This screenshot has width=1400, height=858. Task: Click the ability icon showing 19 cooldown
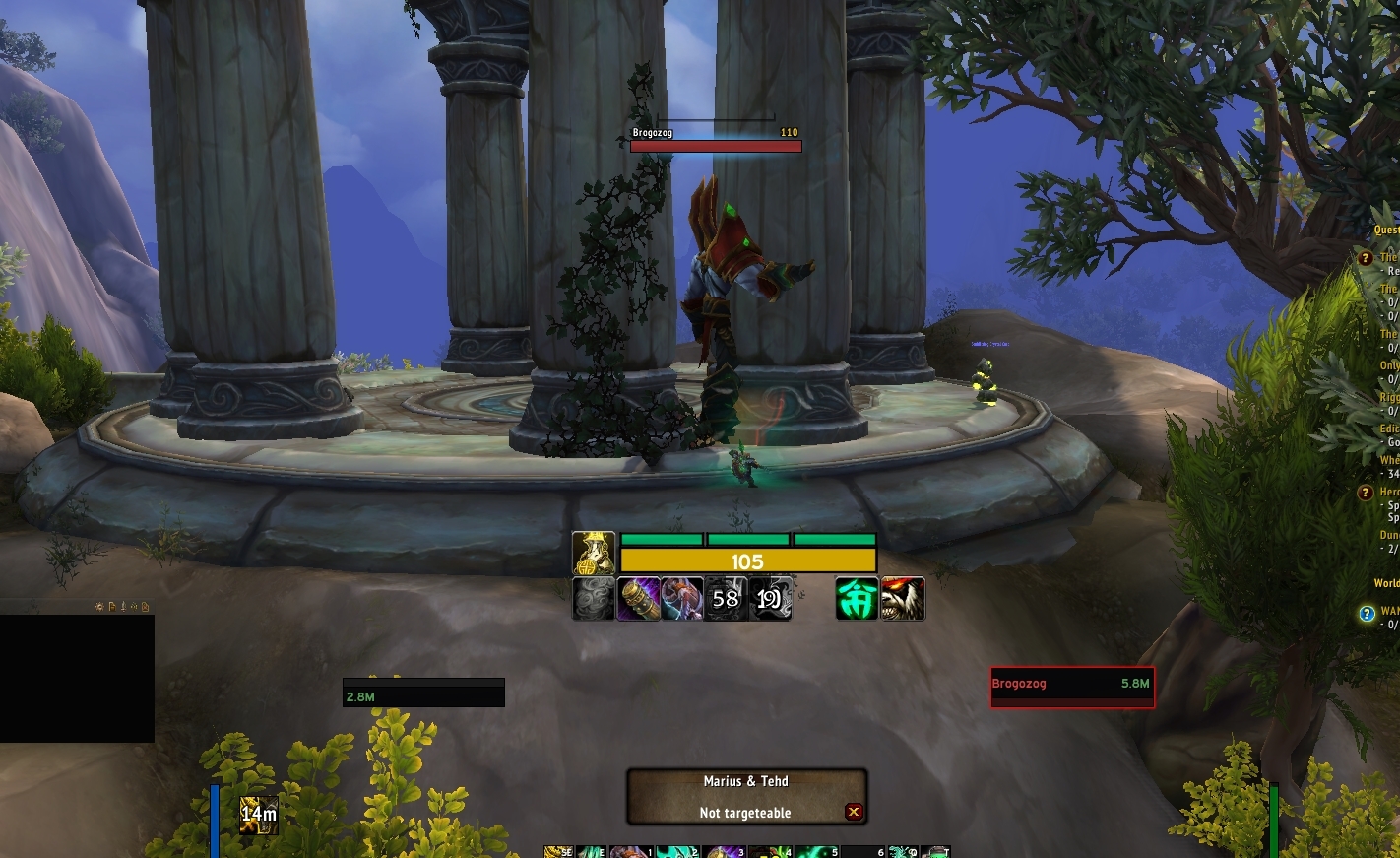pyautogui.click(x=770, y=599)
